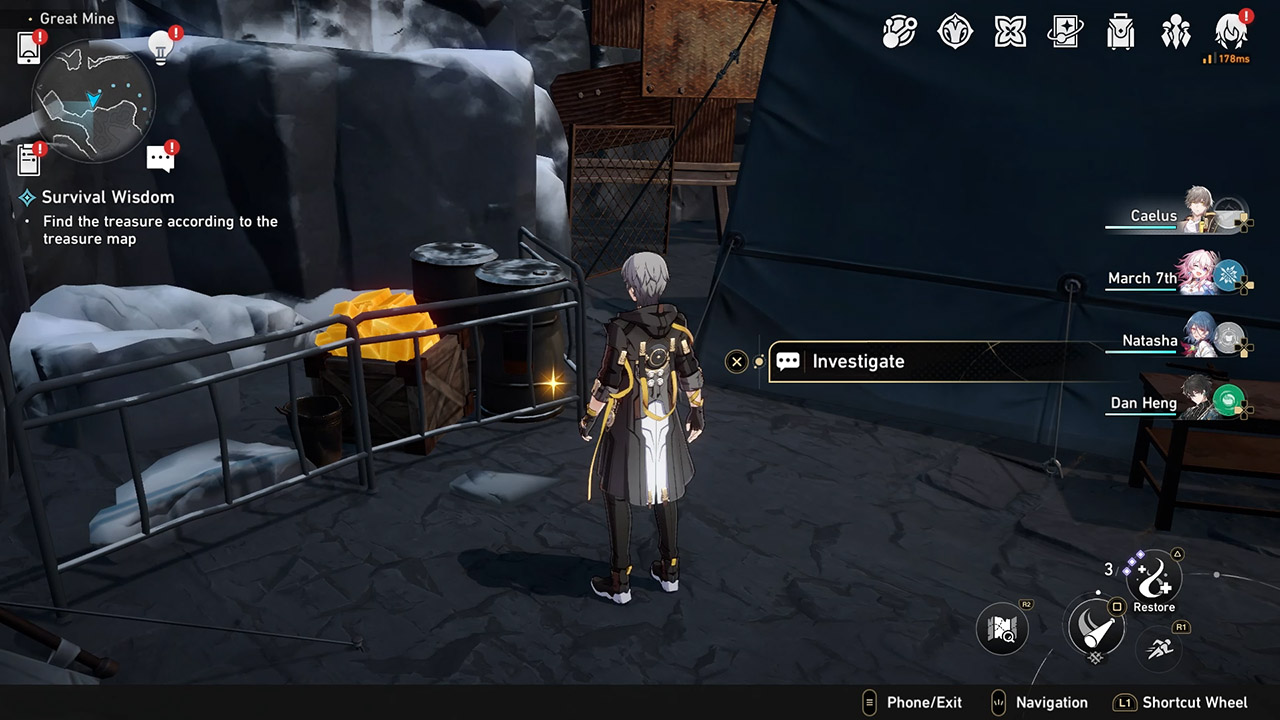Open the mission log clipboard icon
Viewport: 1280px width, 720px height.
29,159
